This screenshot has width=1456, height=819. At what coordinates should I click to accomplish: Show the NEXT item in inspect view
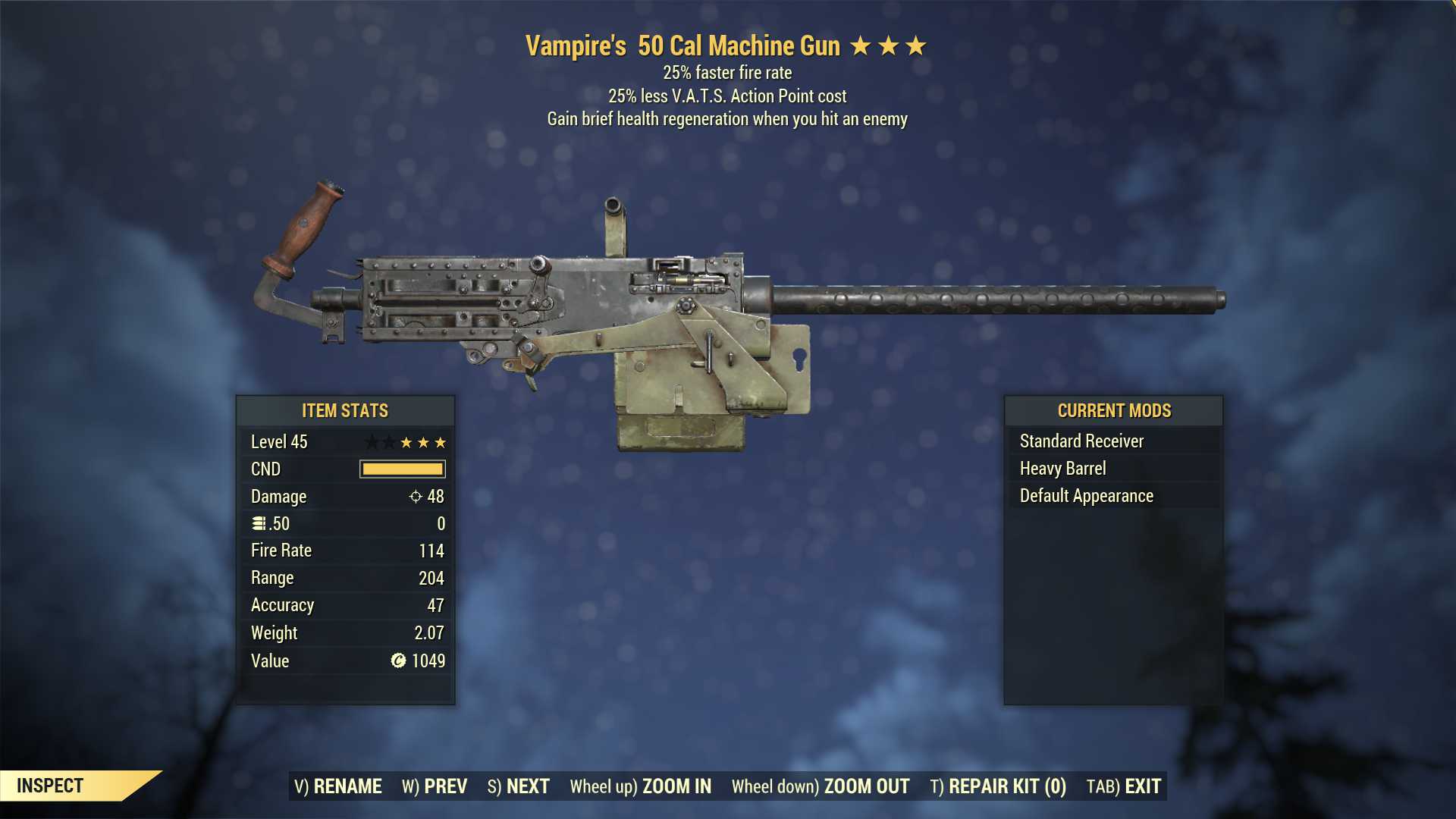519,786
